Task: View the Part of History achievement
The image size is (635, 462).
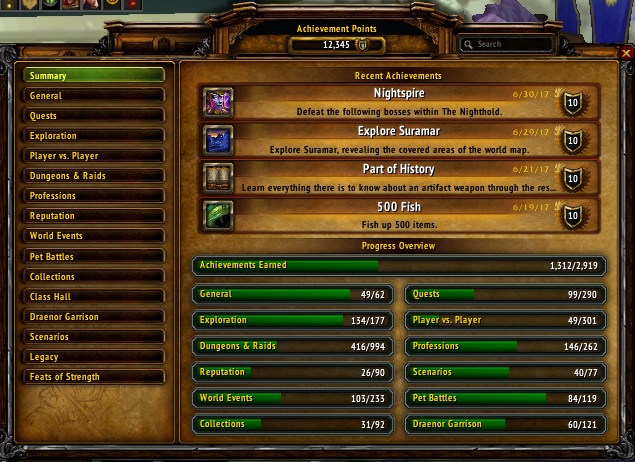Action: coord(398,177)
